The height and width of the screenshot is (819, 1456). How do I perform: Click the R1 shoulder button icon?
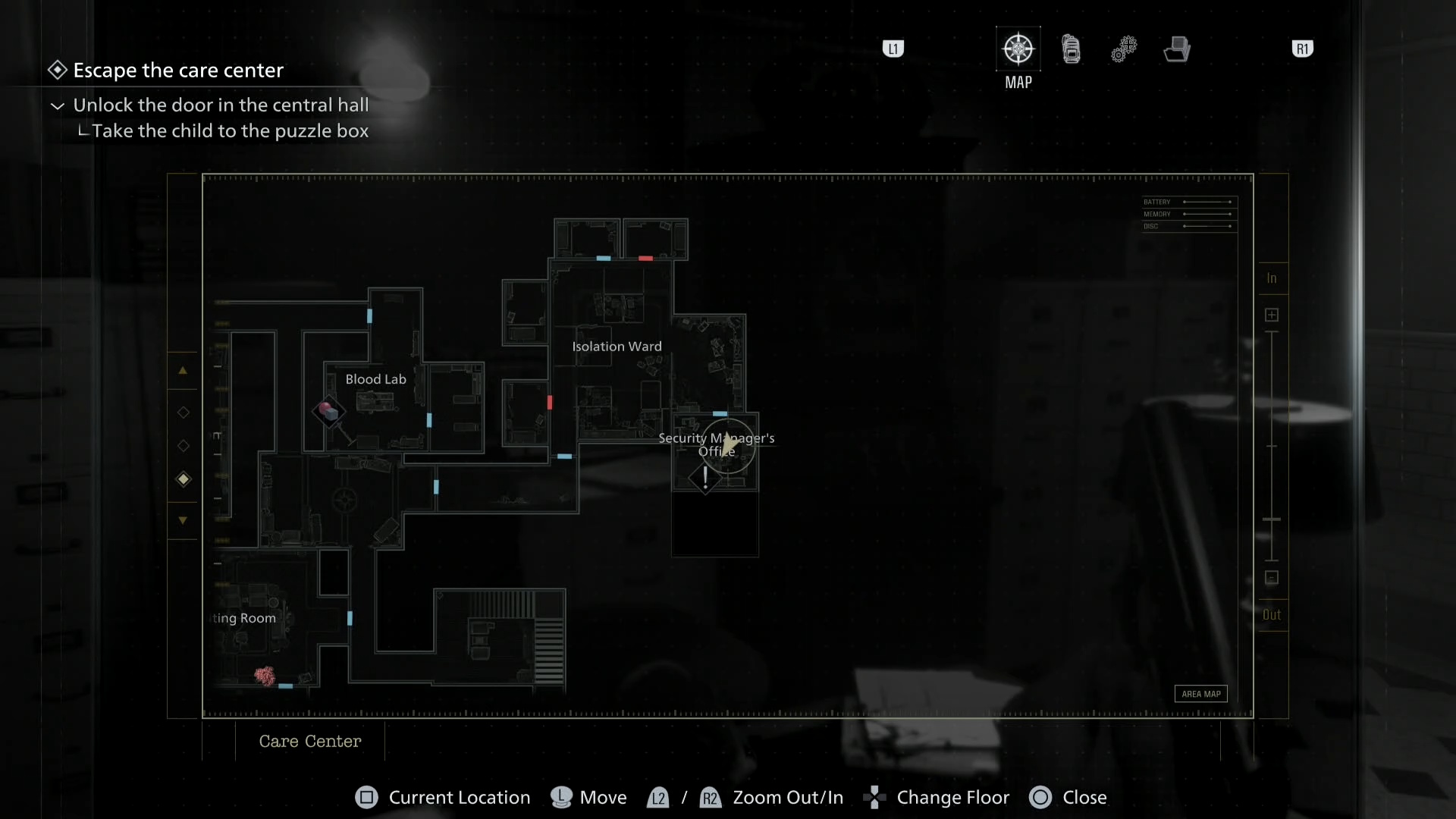click(x=1304, y=48)
